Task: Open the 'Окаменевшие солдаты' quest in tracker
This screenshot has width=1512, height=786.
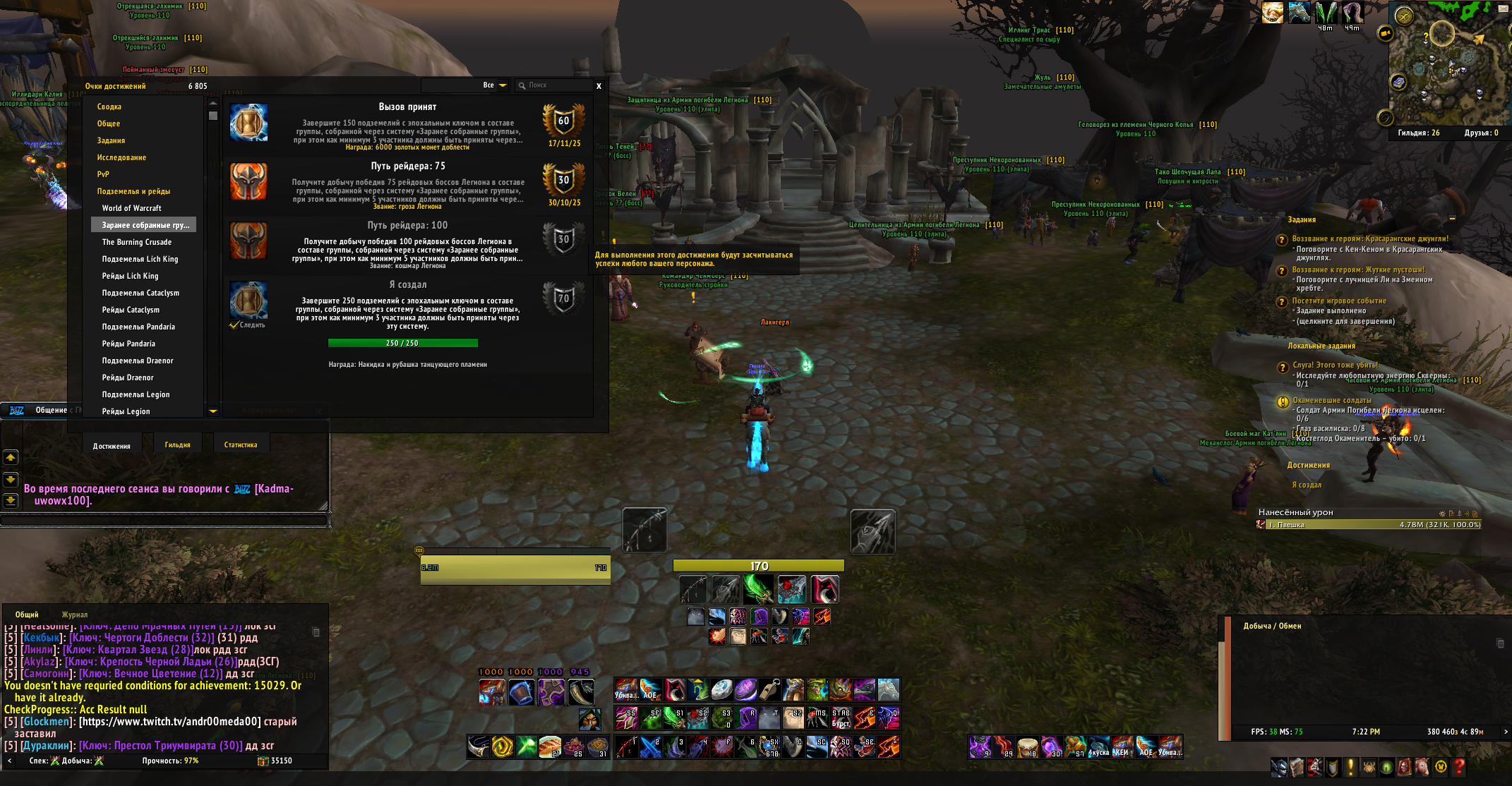Action: (1332, 400)
